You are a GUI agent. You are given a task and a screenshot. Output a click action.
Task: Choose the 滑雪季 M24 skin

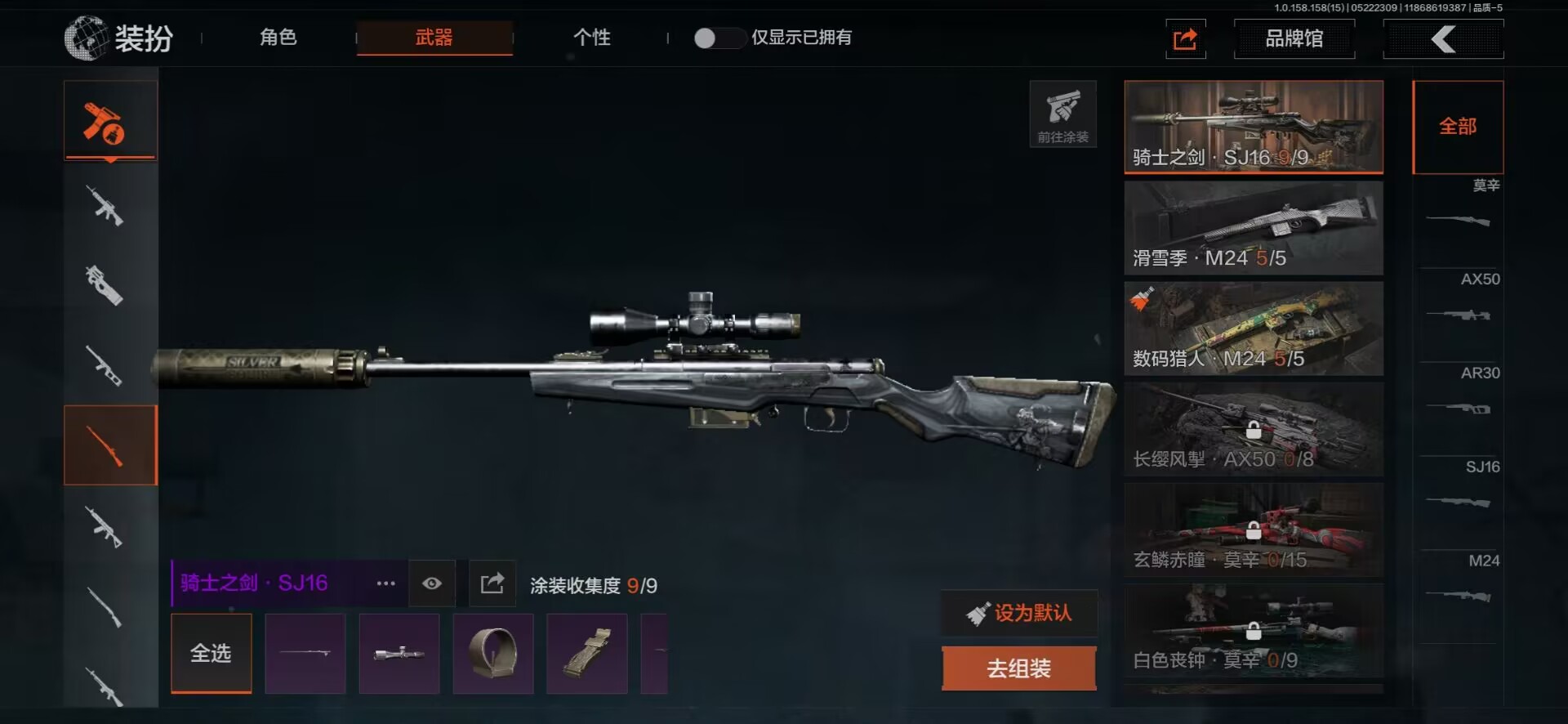(1253, 227)
